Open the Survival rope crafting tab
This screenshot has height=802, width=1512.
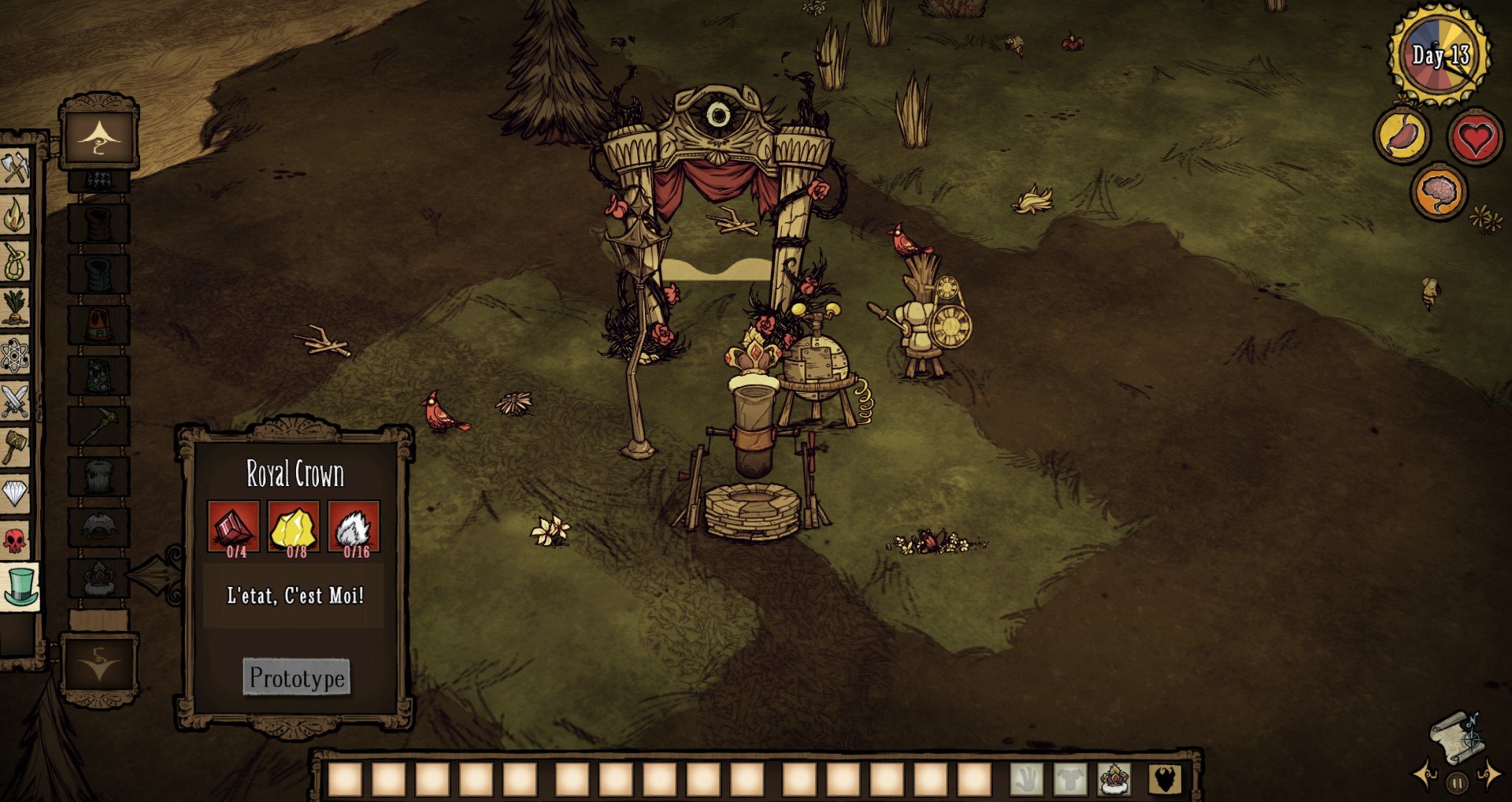point(14,261)
